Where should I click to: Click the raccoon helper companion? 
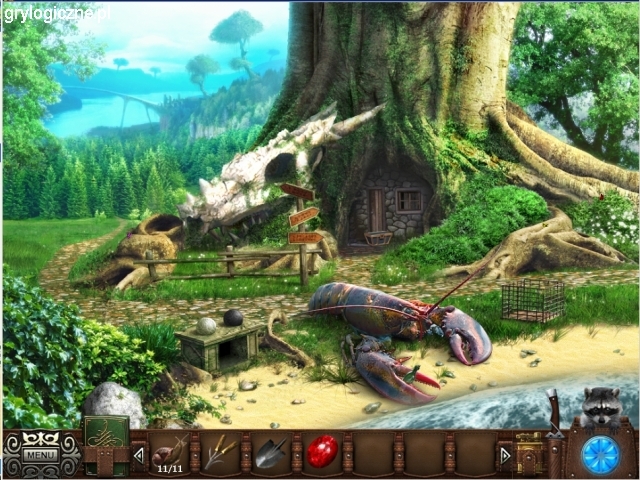602,406
